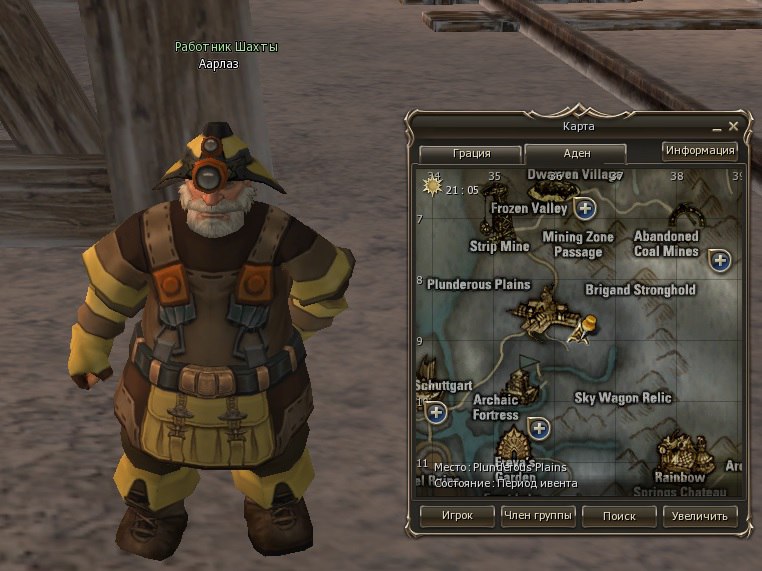This screenshot has height=571, width=762.
Task: Select the Sky Wagon Relic map label
Action: [x=622, y=398]
